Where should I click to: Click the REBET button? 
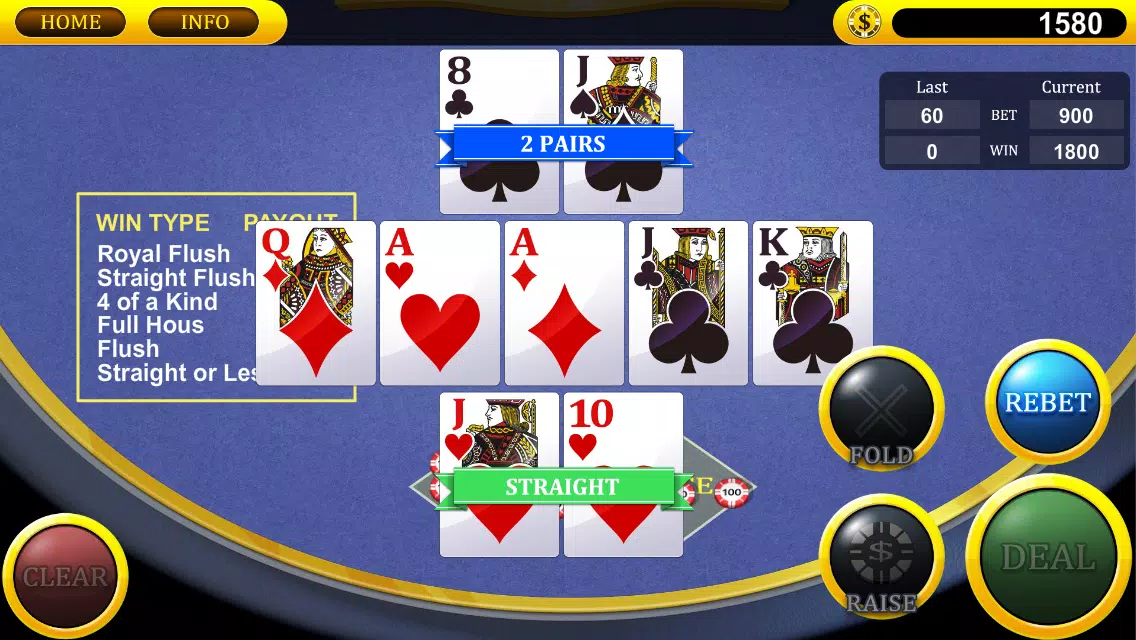click(x=1047, y=402)
